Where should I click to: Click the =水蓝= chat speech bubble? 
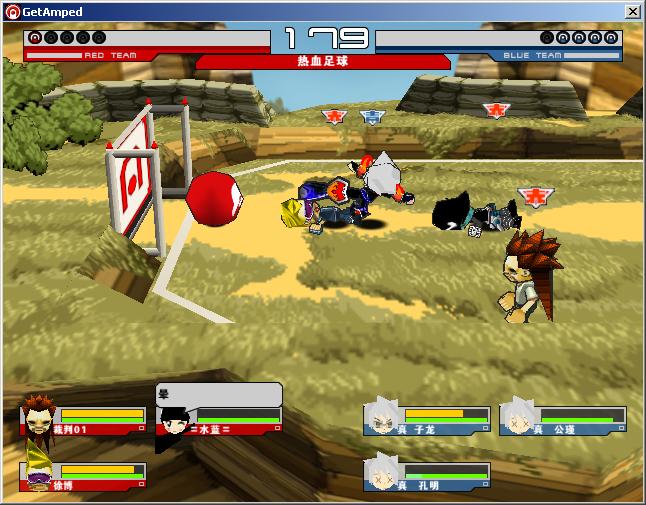click(x=218, y=394)
